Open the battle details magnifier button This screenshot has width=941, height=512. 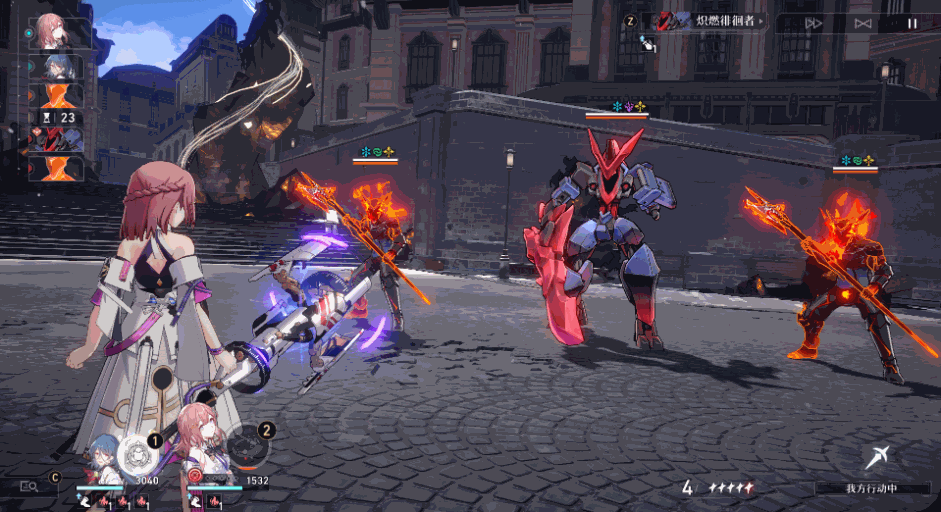(x=30, y=486)
